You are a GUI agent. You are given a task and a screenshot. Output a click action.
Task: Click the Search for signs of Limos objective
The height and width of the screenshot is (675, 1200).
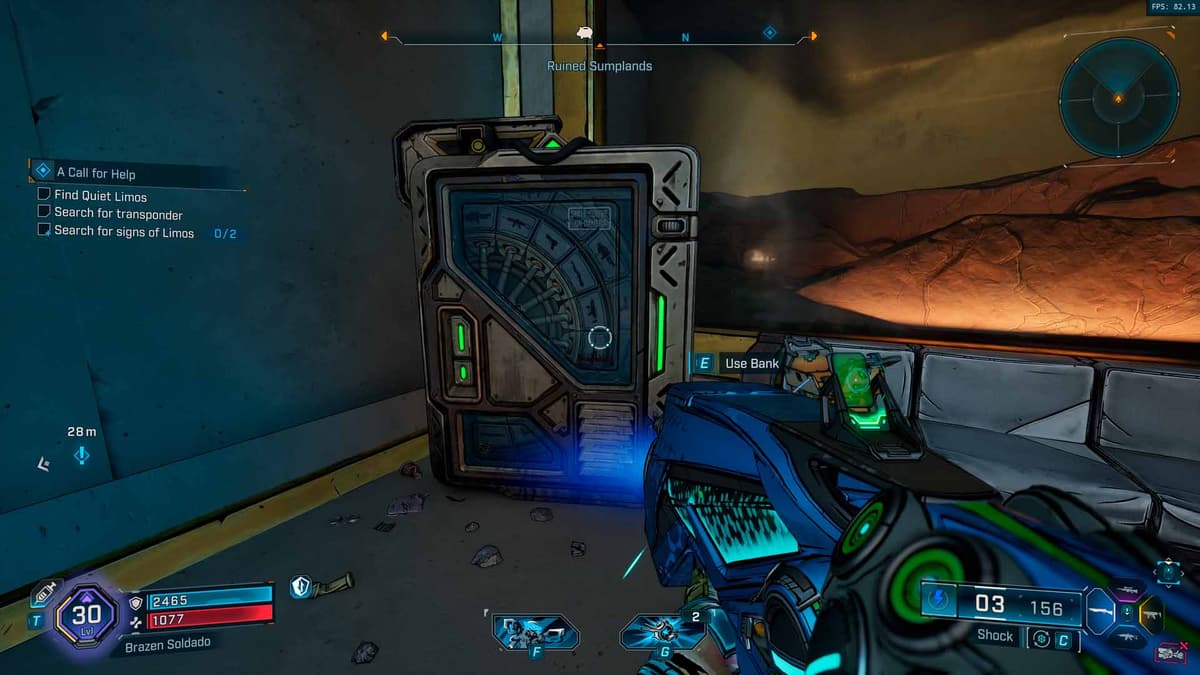tap(124, 231)
